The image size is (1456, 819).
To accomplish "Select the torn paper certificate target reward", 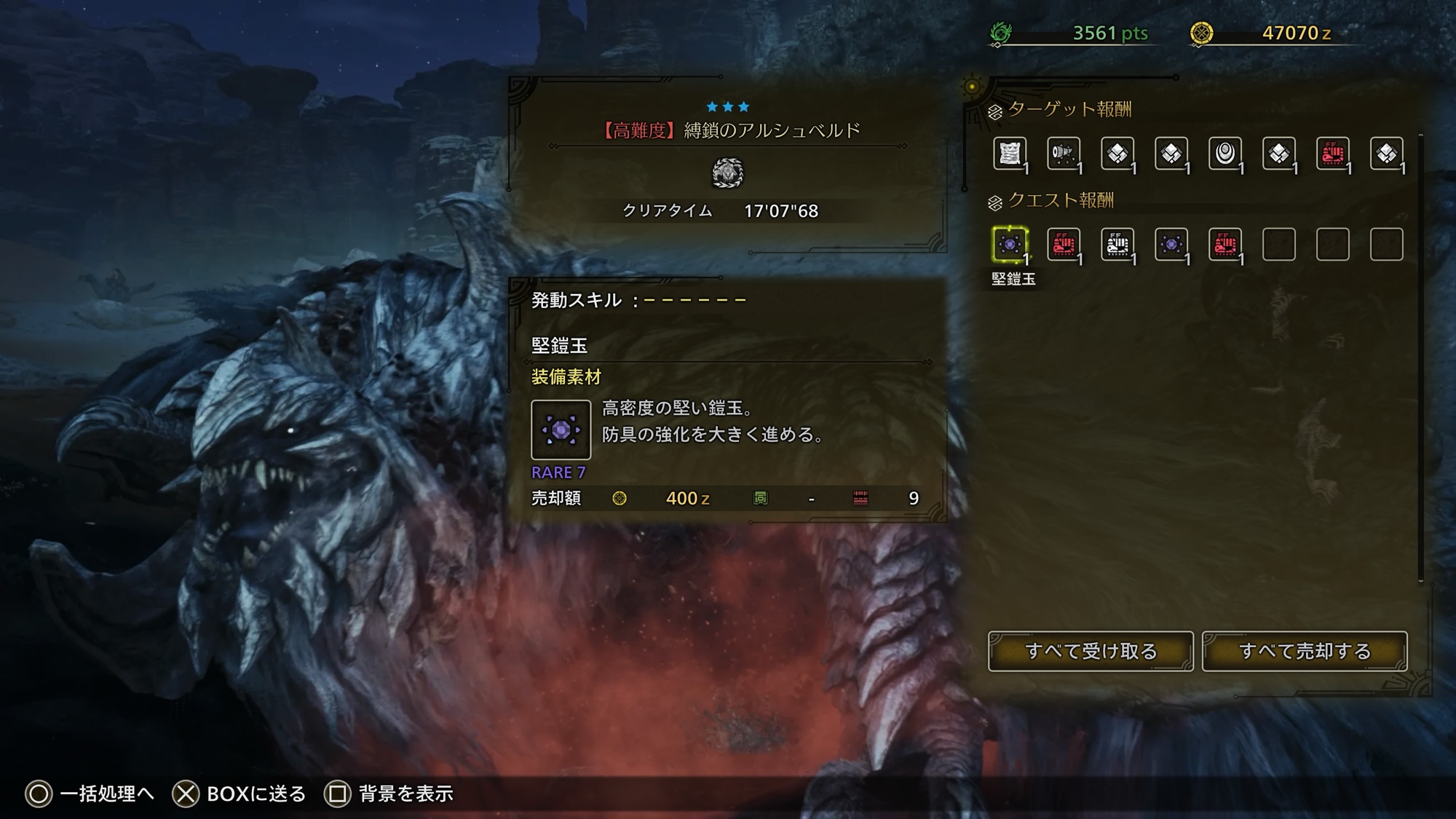I will pyautogui.click(x=1010, y=154).
